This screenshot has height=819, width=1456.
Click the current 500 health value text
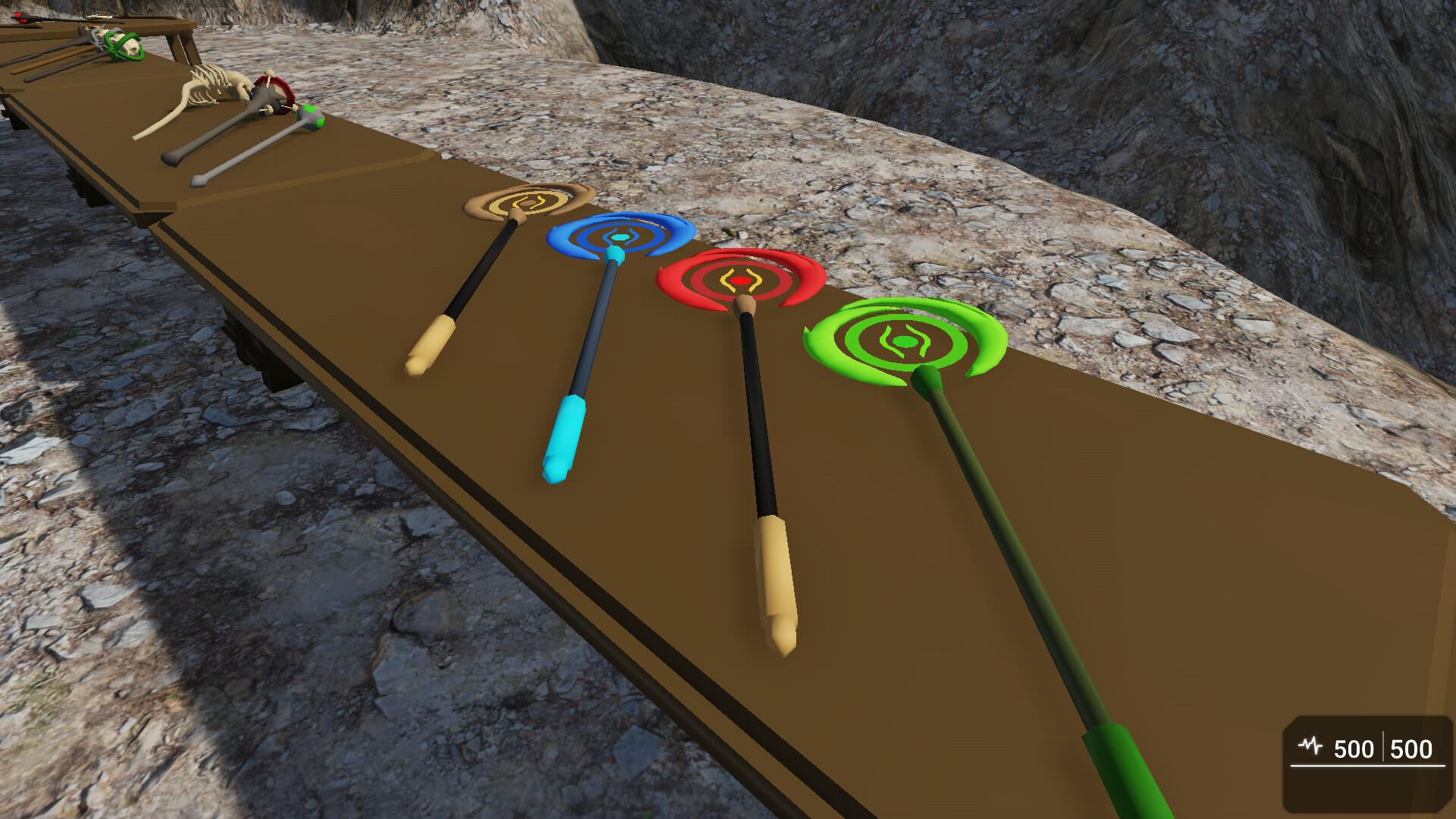click(x=1354, y=748)
